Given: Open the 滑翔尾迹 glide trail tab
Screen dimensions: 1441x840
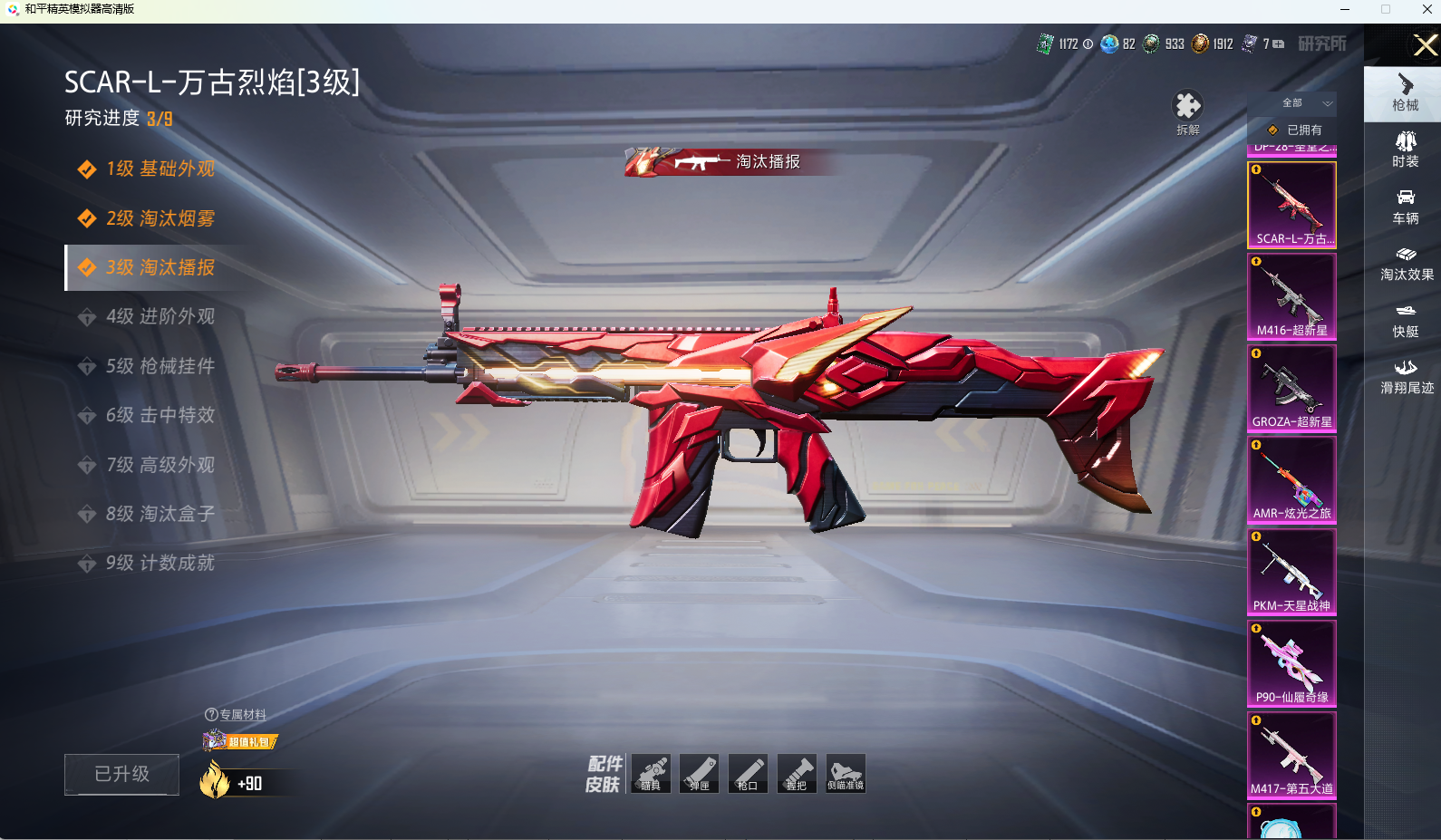Looking at the screenshot, I should [1406, 376].
